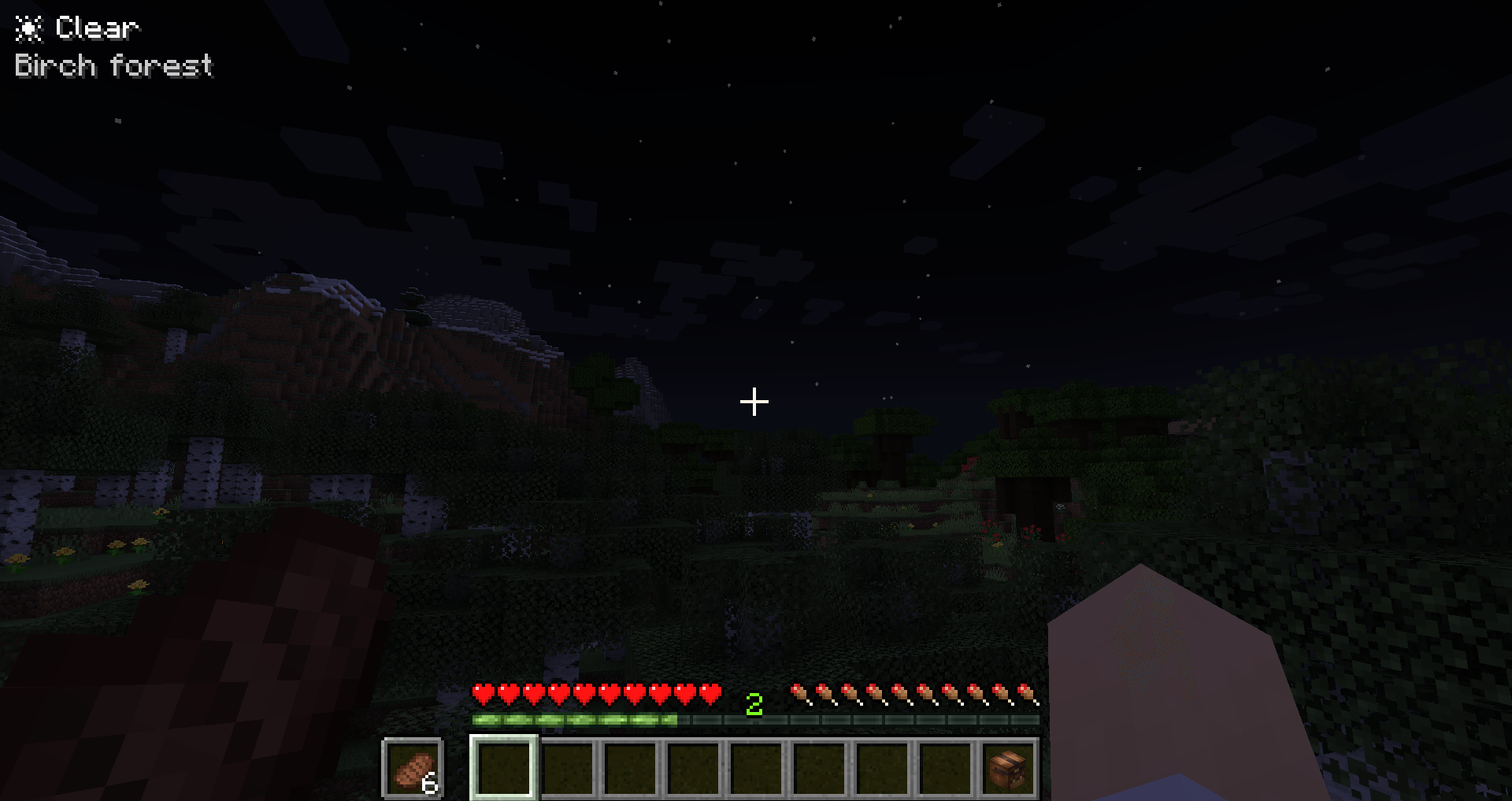This screenshot has width=1512, height=801.
Task: Click the middle heart of the health row
Action: point(595,695)
